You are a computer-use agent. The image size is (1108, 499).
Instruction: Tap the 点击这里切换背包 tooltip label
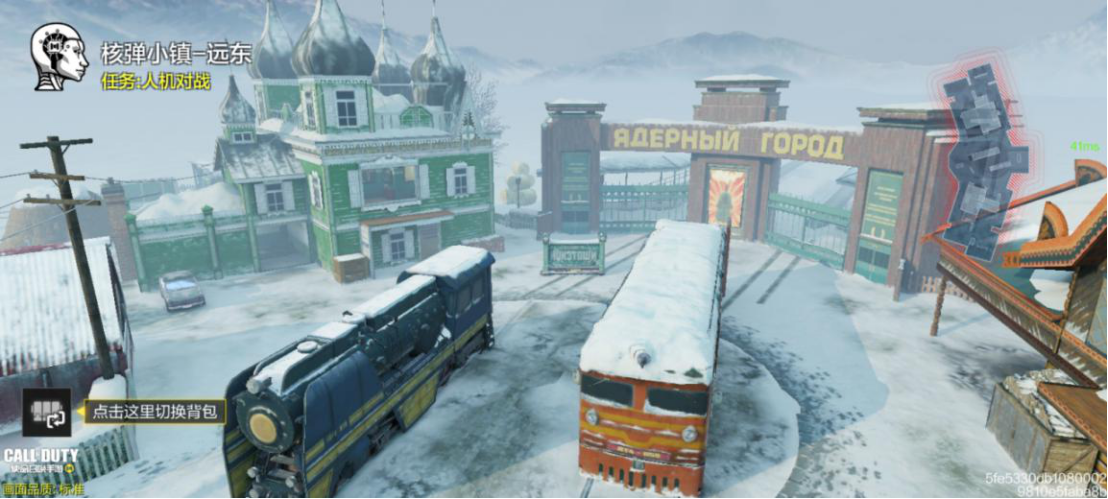coord(154,411)
